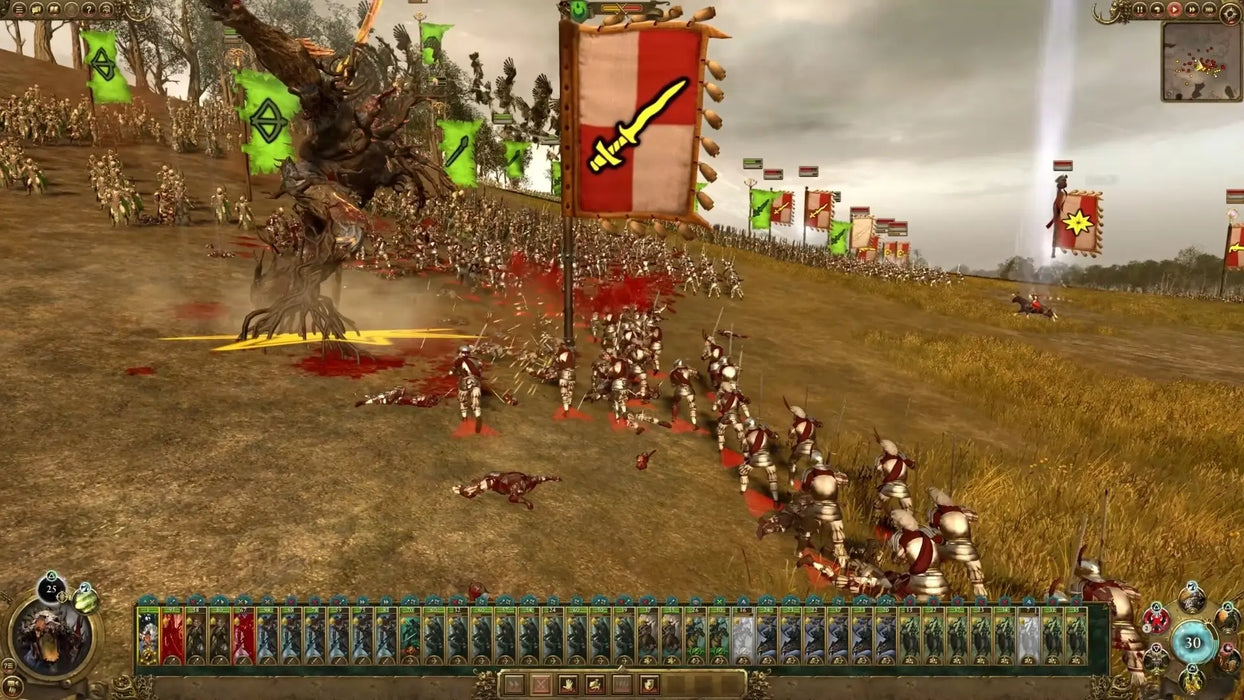Switch to slow motion speed

[1158, 9]
